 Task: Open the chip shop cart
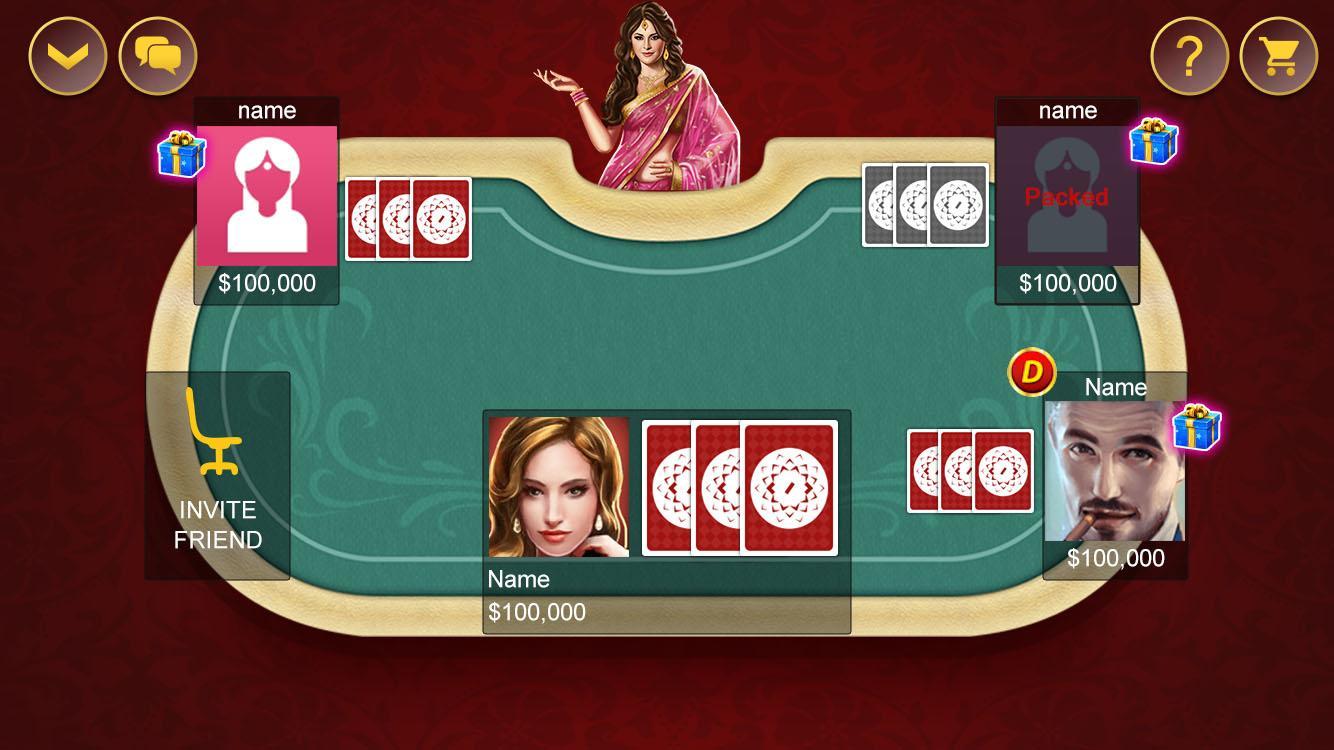click(x=1280, y=55)
